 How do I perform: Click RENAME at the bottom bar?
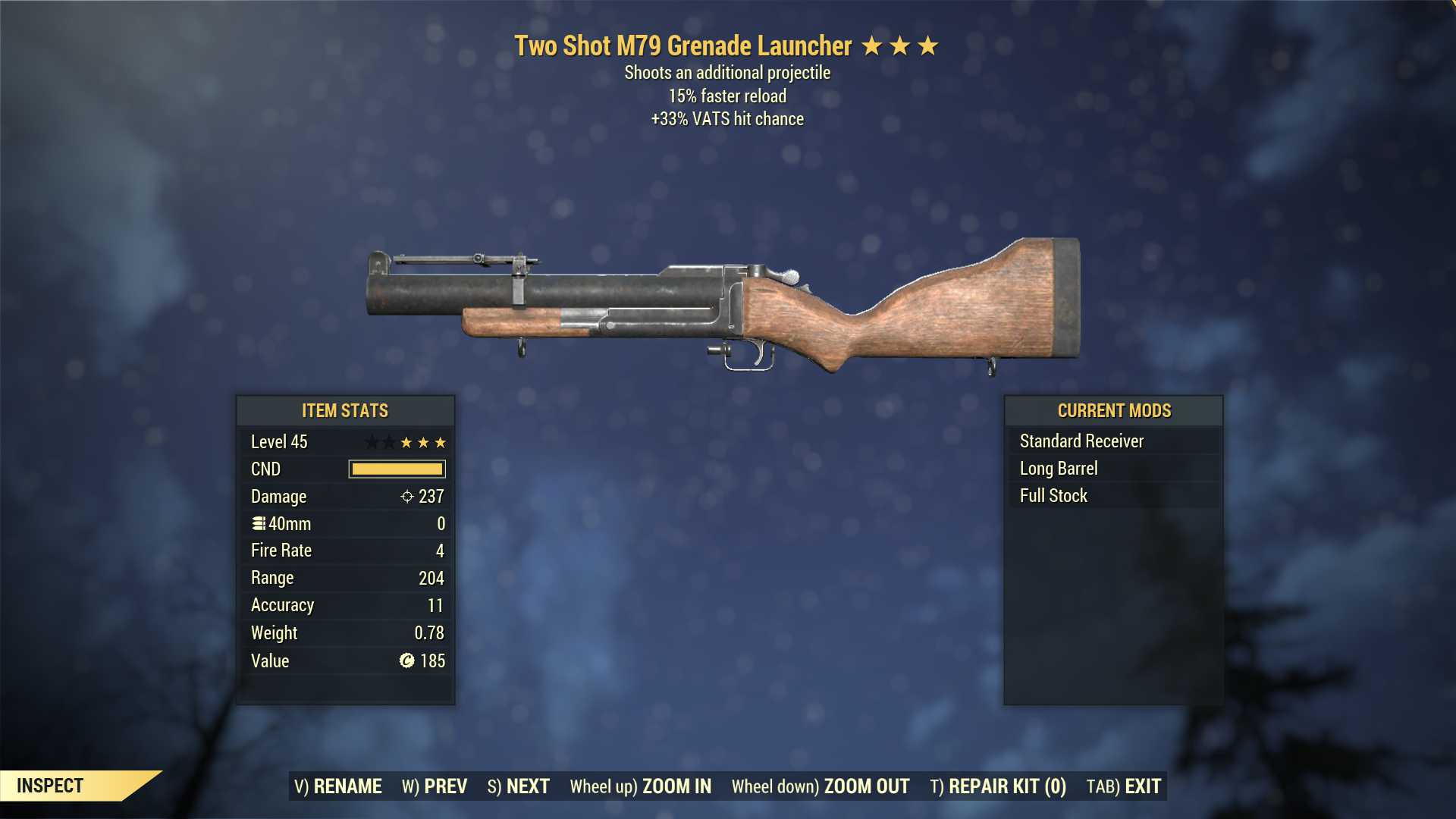pos(339,786)
